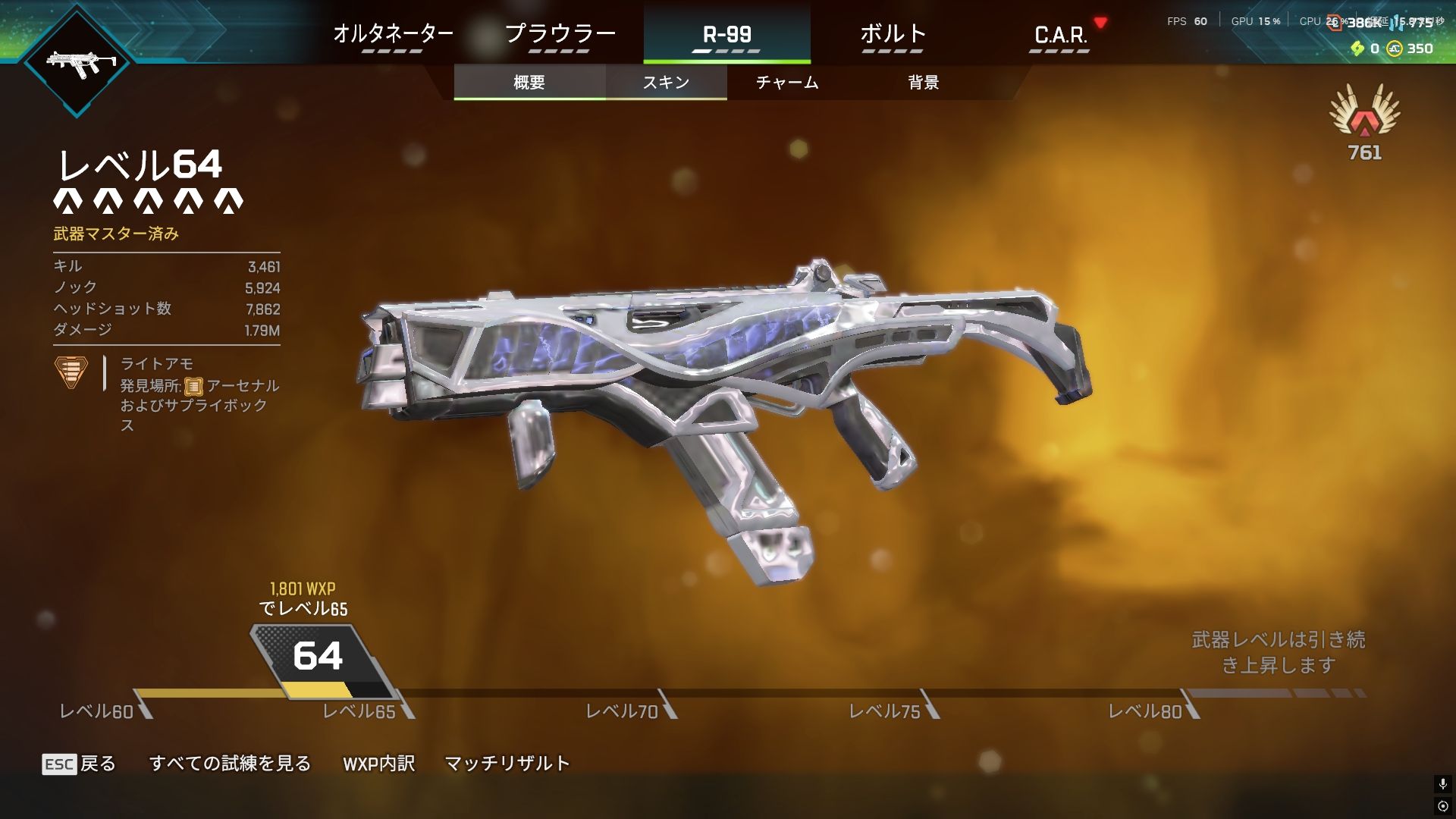Open マッチリザルト match results

(507, 764)
